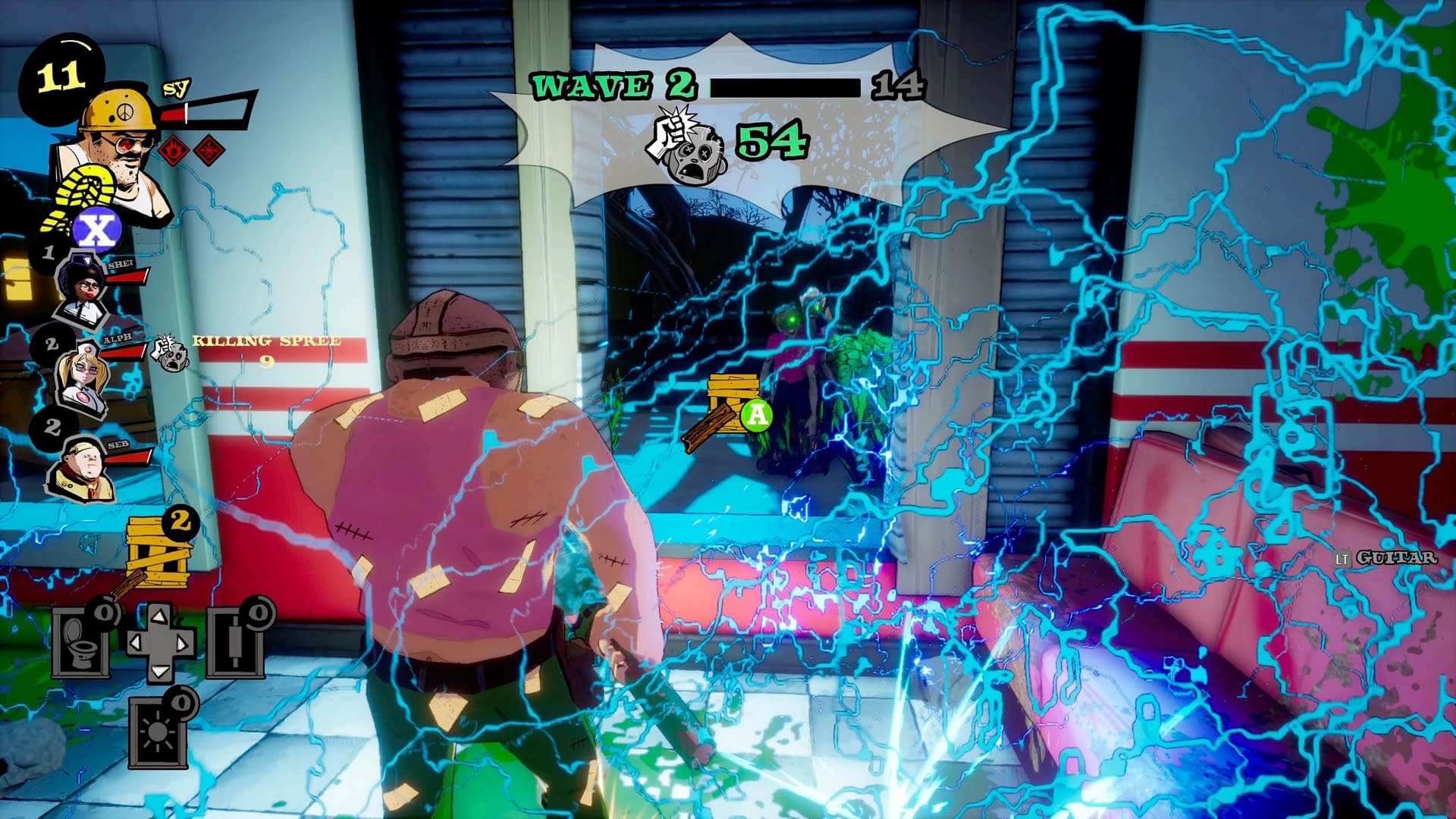
Task: Choose the punching-bag trap slot
Action: (236, 643)
